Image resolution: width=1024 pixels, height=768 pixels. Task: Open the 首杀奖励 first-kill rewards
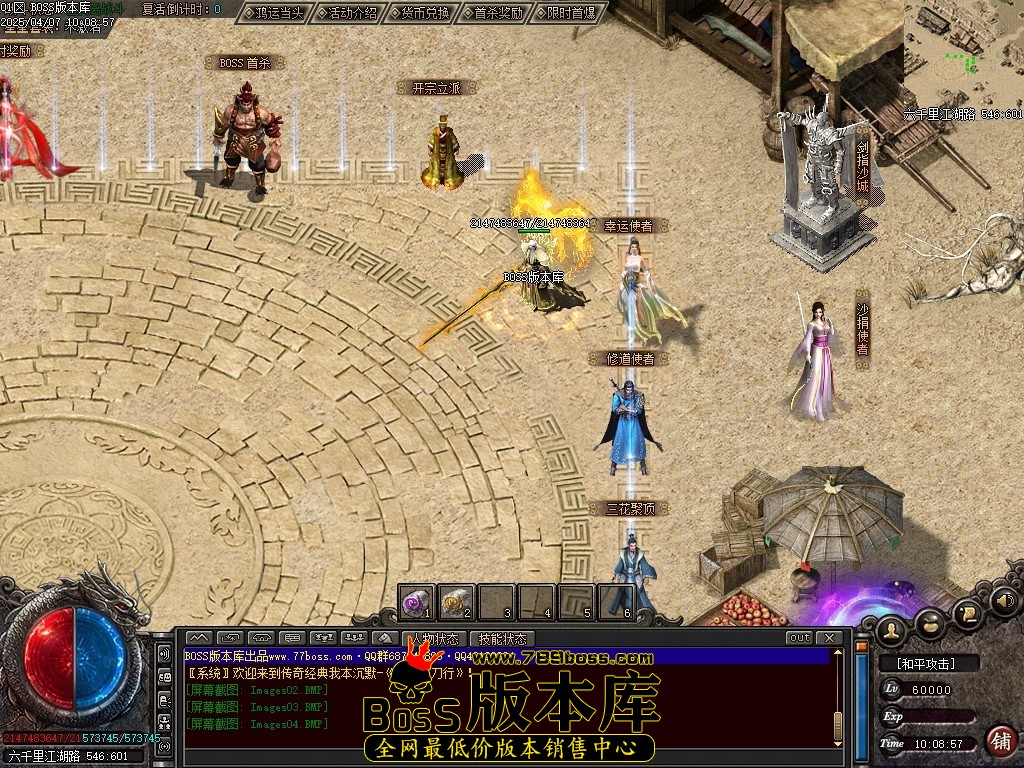[498, 13]
